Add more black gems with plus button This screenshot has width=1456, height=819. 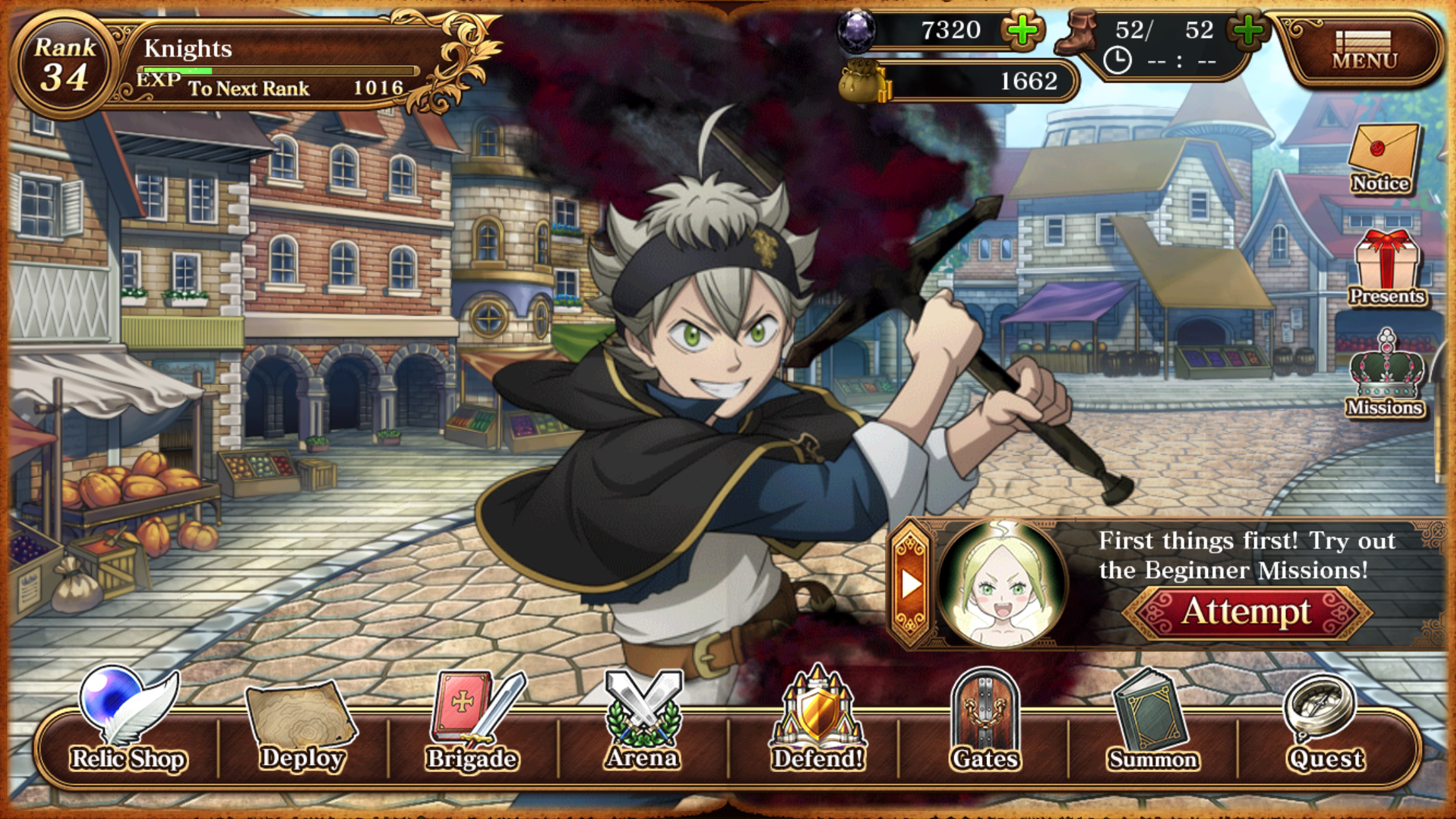point(1021,30)
